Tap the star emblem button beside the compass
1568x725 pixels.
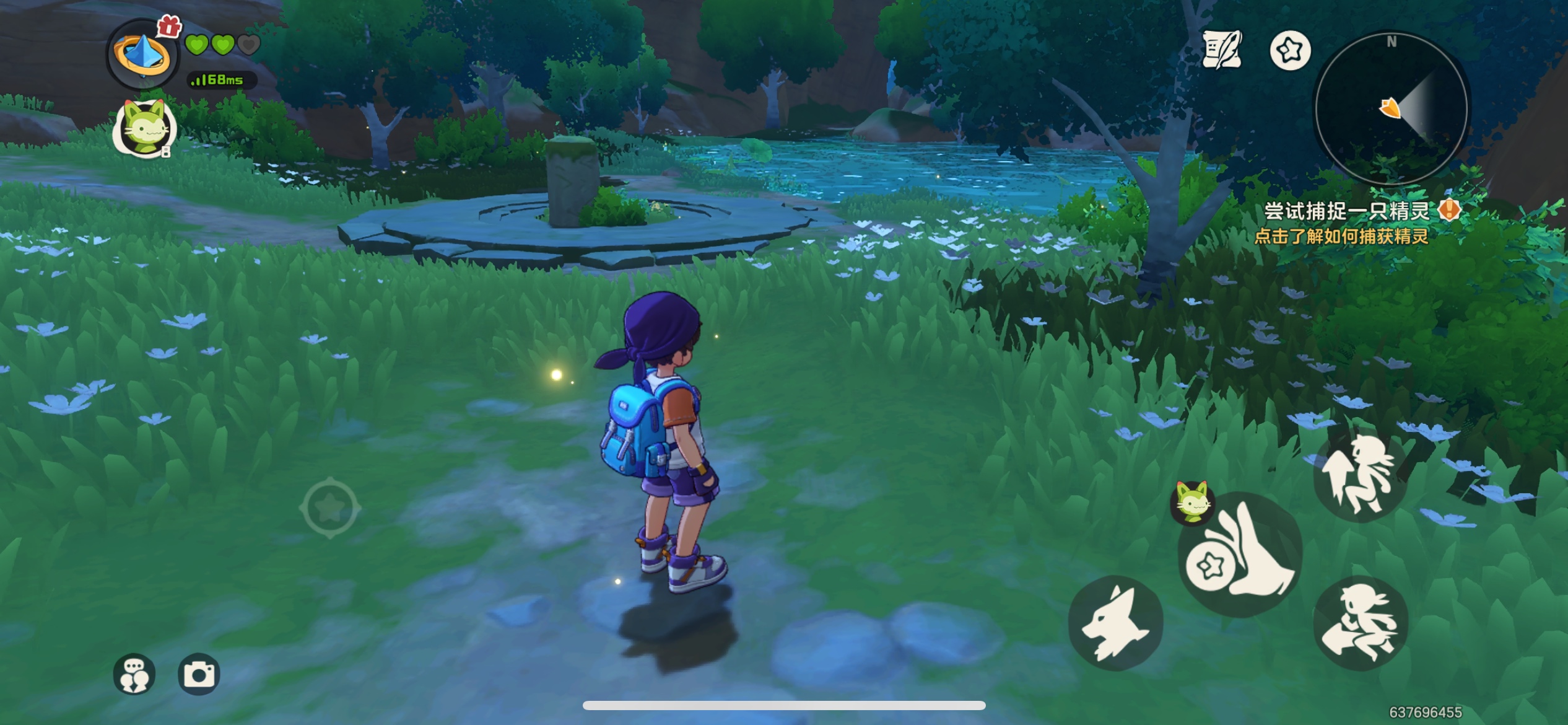(1290, 51)
